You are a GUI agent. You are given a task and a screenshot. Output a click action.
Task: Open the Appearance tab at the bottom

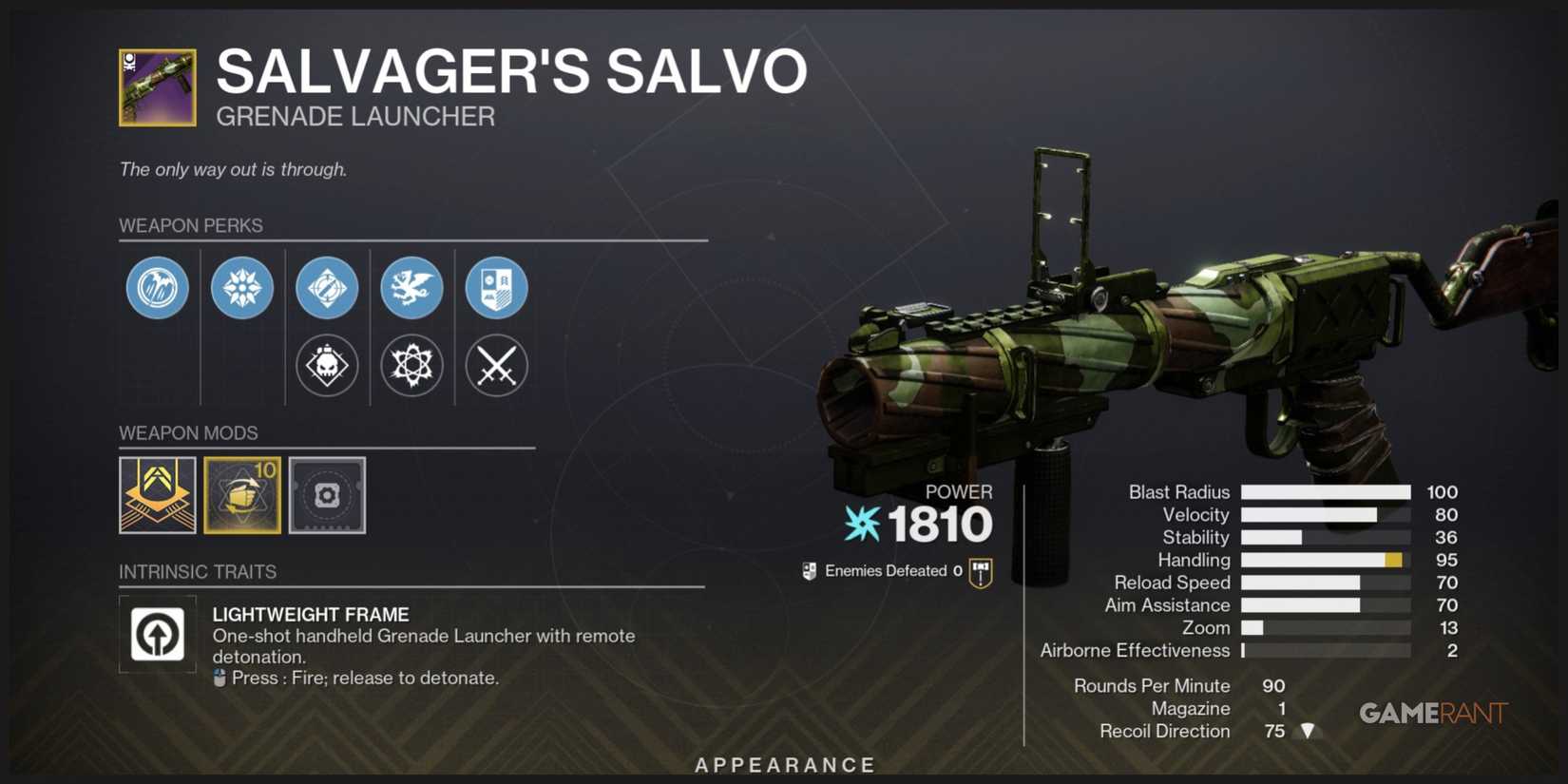point(784,764)
